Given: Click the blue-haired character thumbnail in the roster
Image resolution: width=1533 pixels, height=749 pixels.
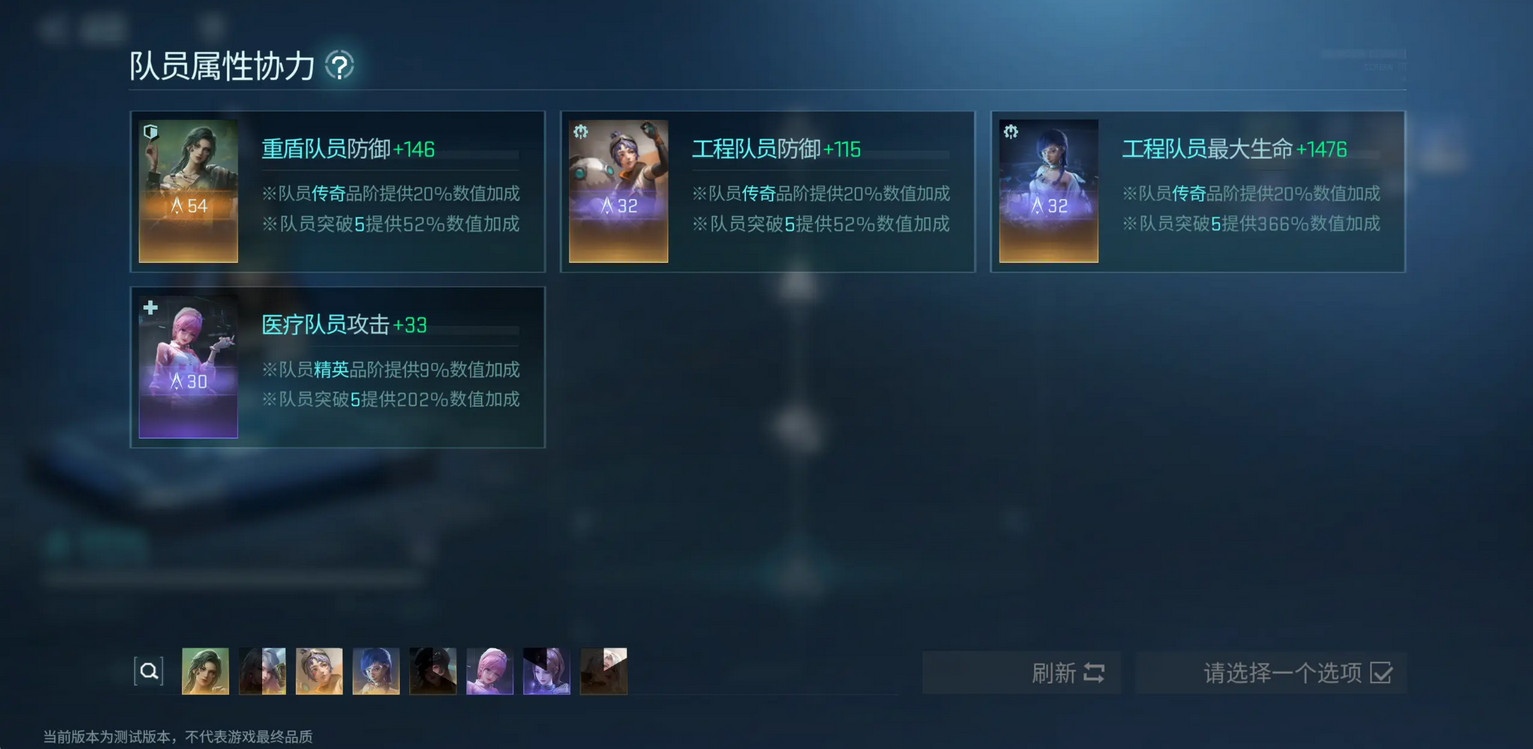Looking at the screenshot, I should pos(375,670).
